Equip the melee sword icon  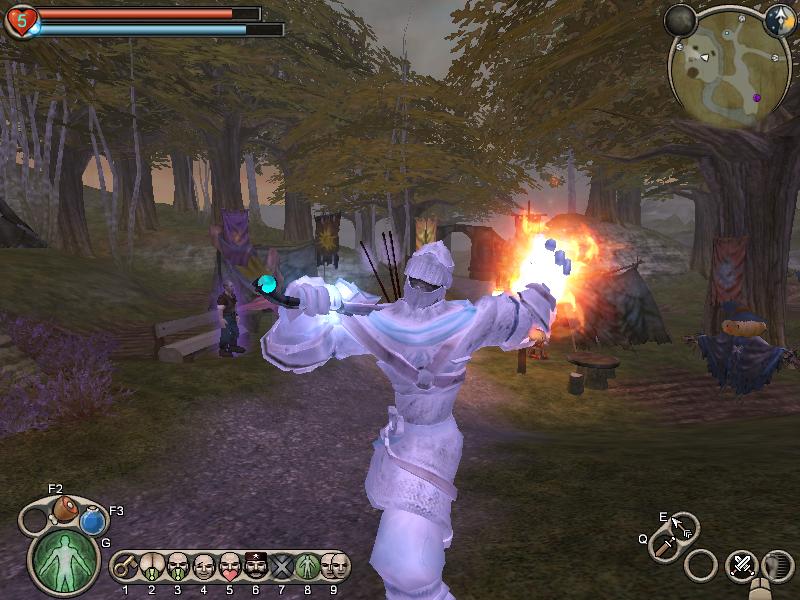pyautogui.click(x=664, y=546)
